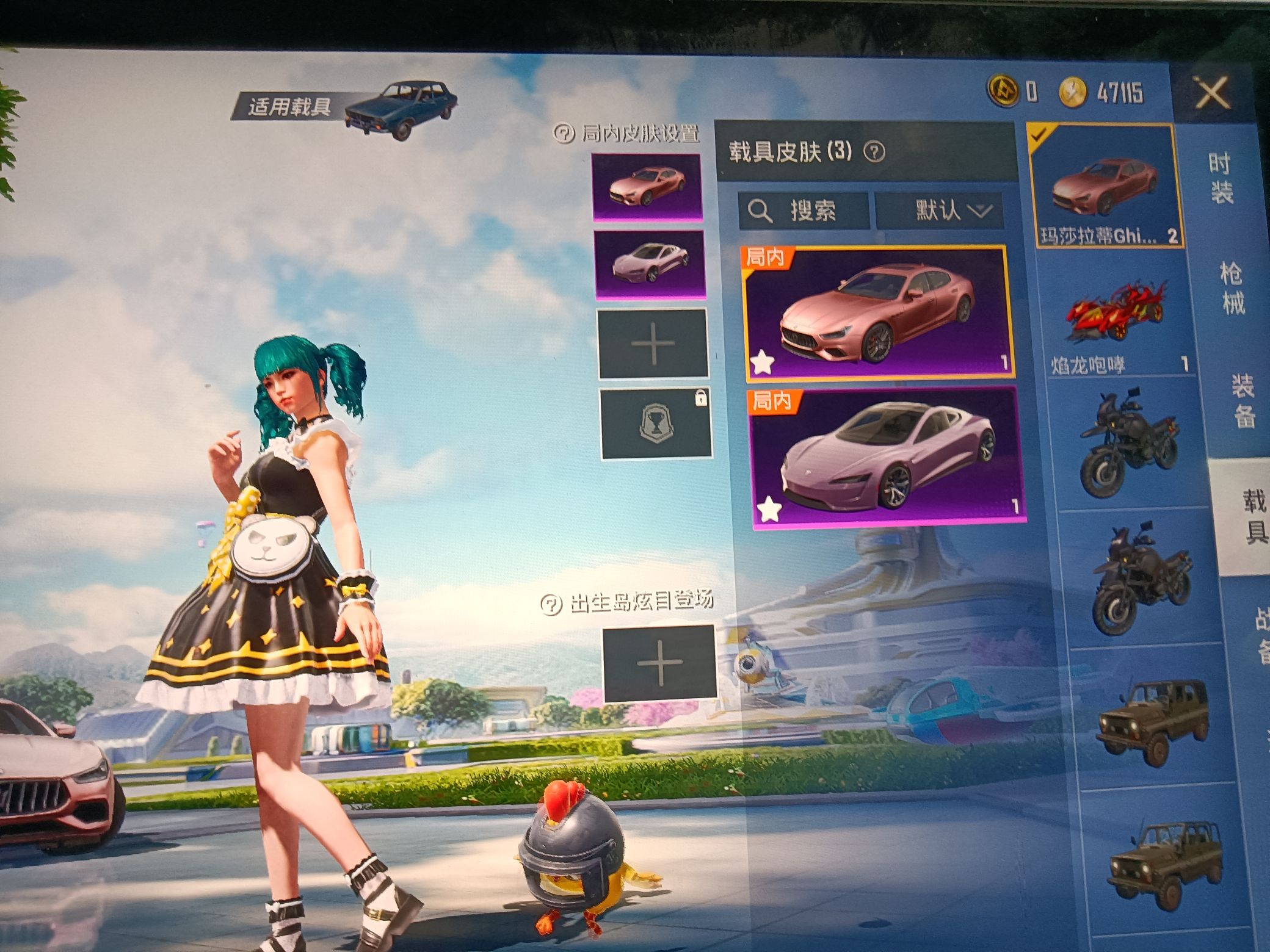The image size is (1270, 952).
Task: Select the lilac roadster skin card
Action: click(x=887, y=456)
